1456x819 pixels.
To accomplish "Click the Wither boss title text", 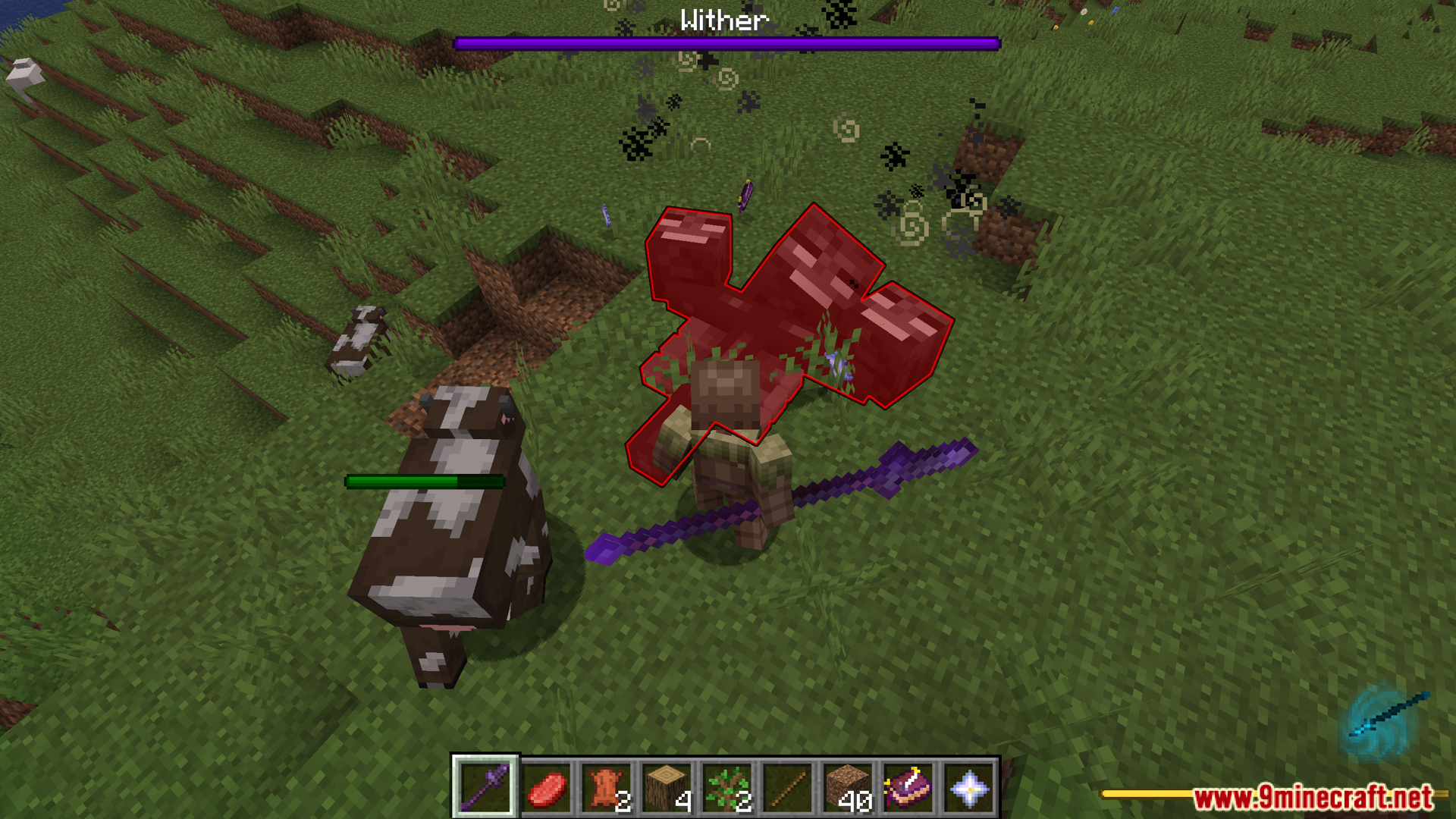I will [x=723, y=19].
